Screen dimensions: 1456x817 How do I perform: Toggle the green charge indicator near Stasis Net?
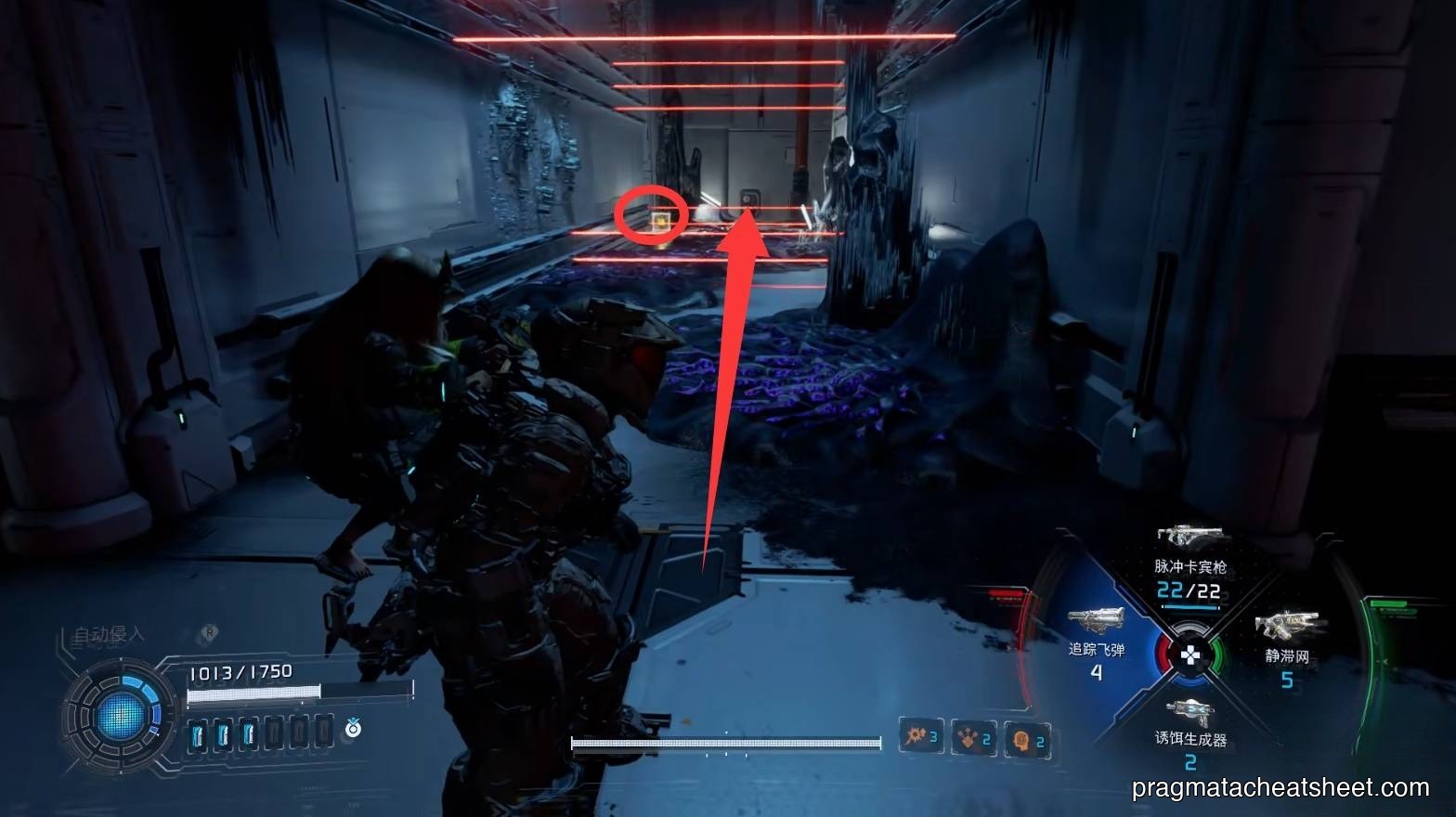(x=1390, y=604)
